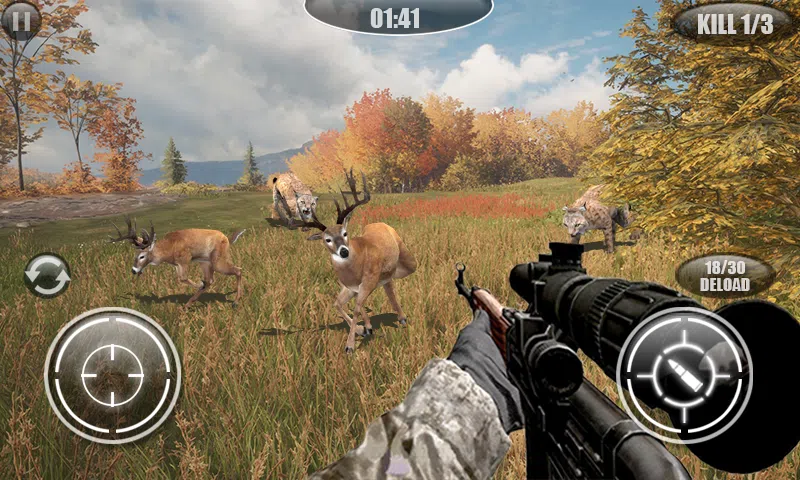Tap the swap weapon arrows icon
This screenshot has width=800, height=480.
(x=47, y=275)
